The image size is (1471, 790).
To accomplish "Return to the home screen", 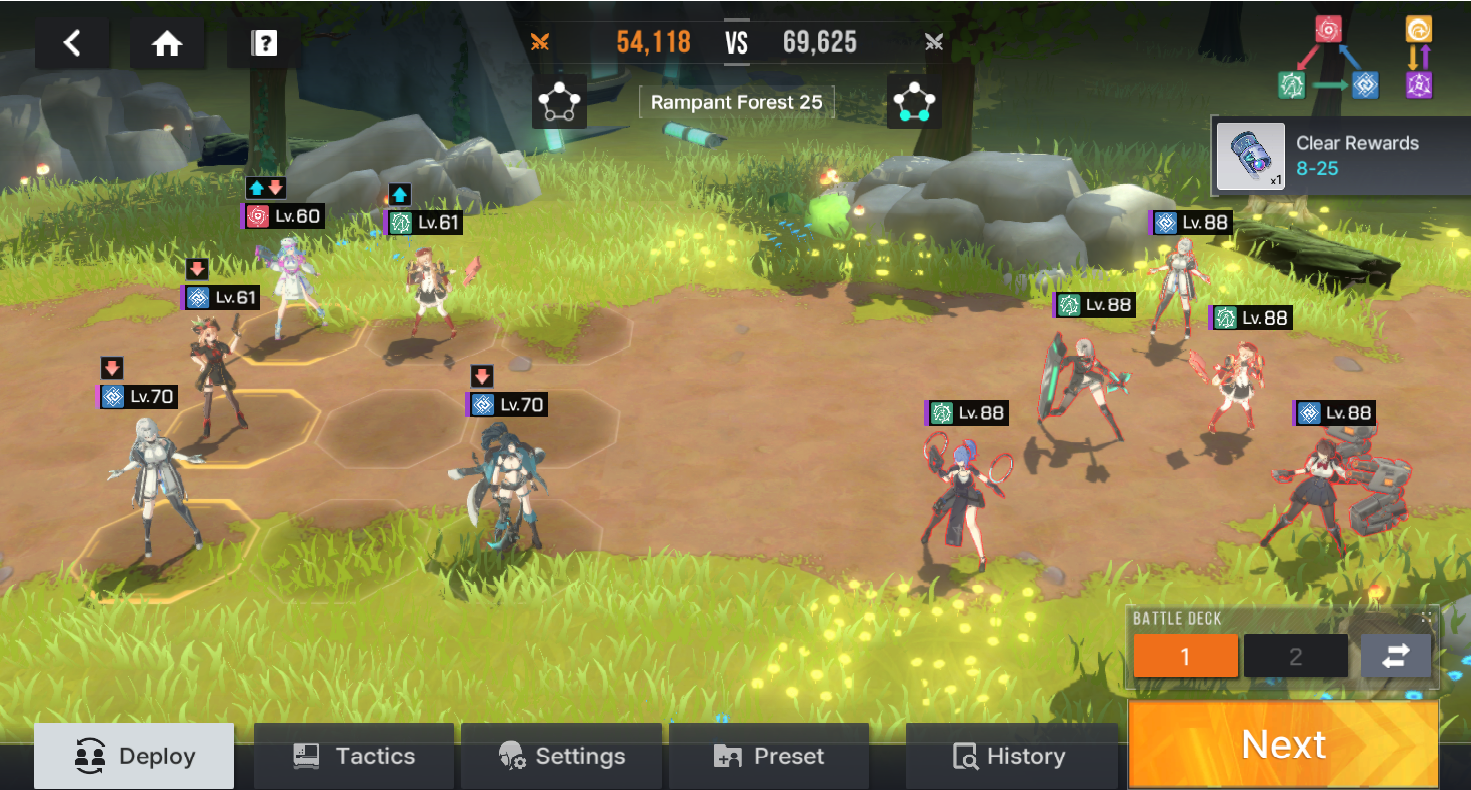I will click(167, 43).
